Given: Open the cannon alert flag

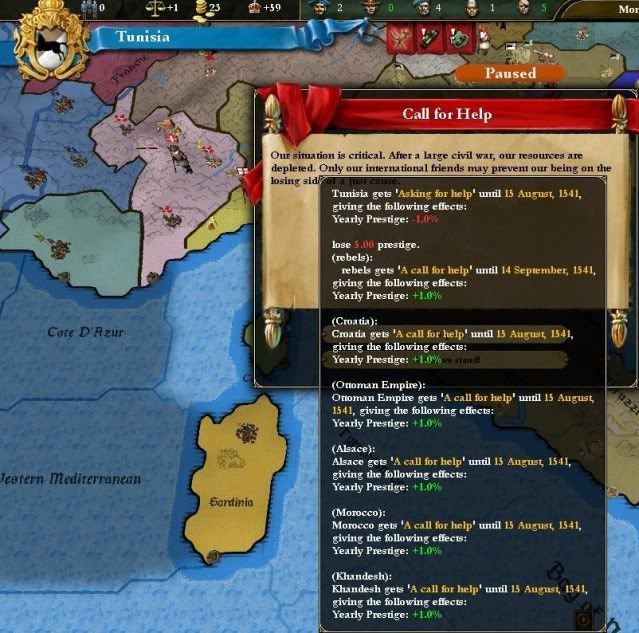Looking at the screenshot, I should (430, 39).
